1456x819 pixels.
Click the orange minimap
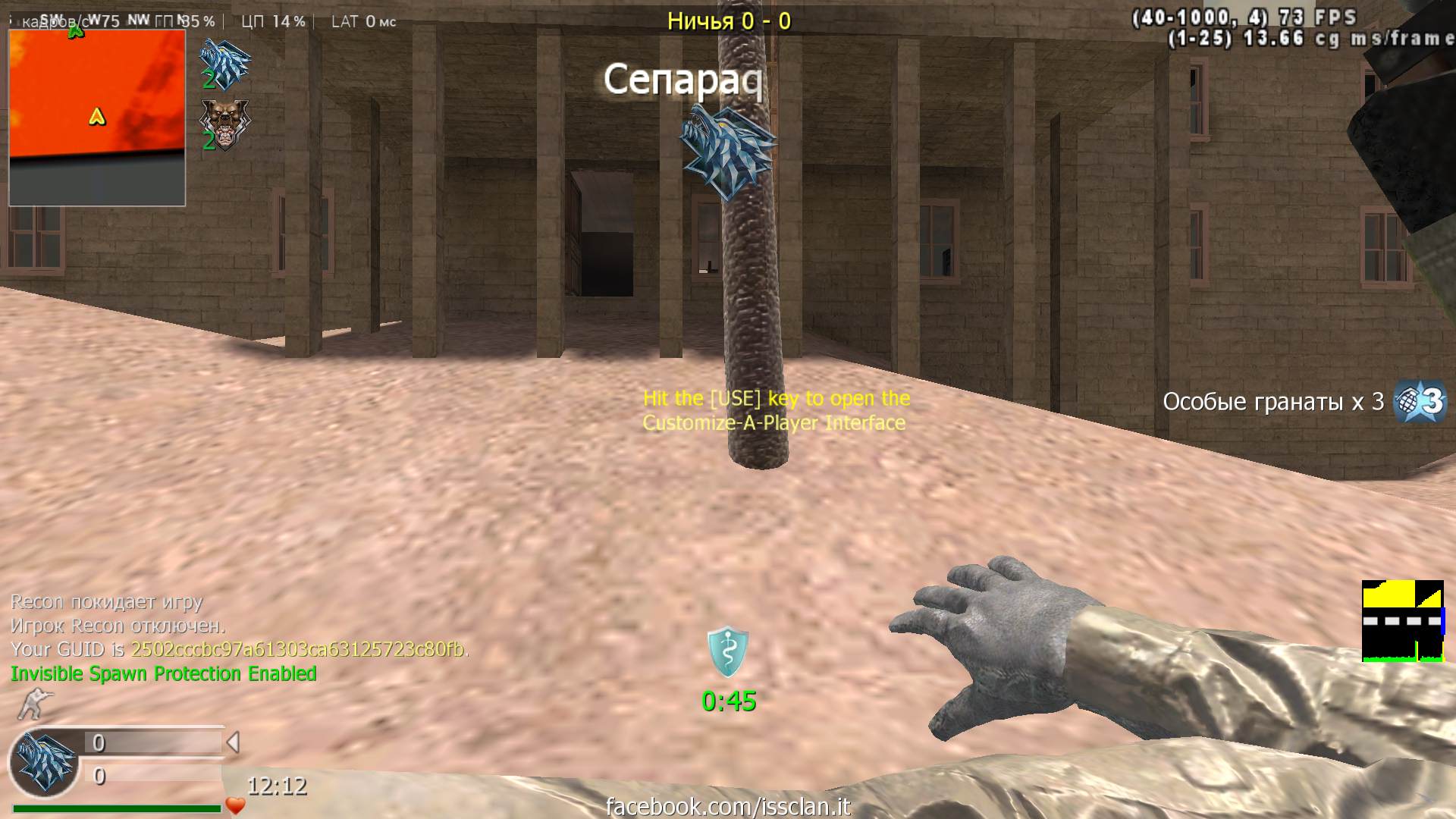pos(97,118)
